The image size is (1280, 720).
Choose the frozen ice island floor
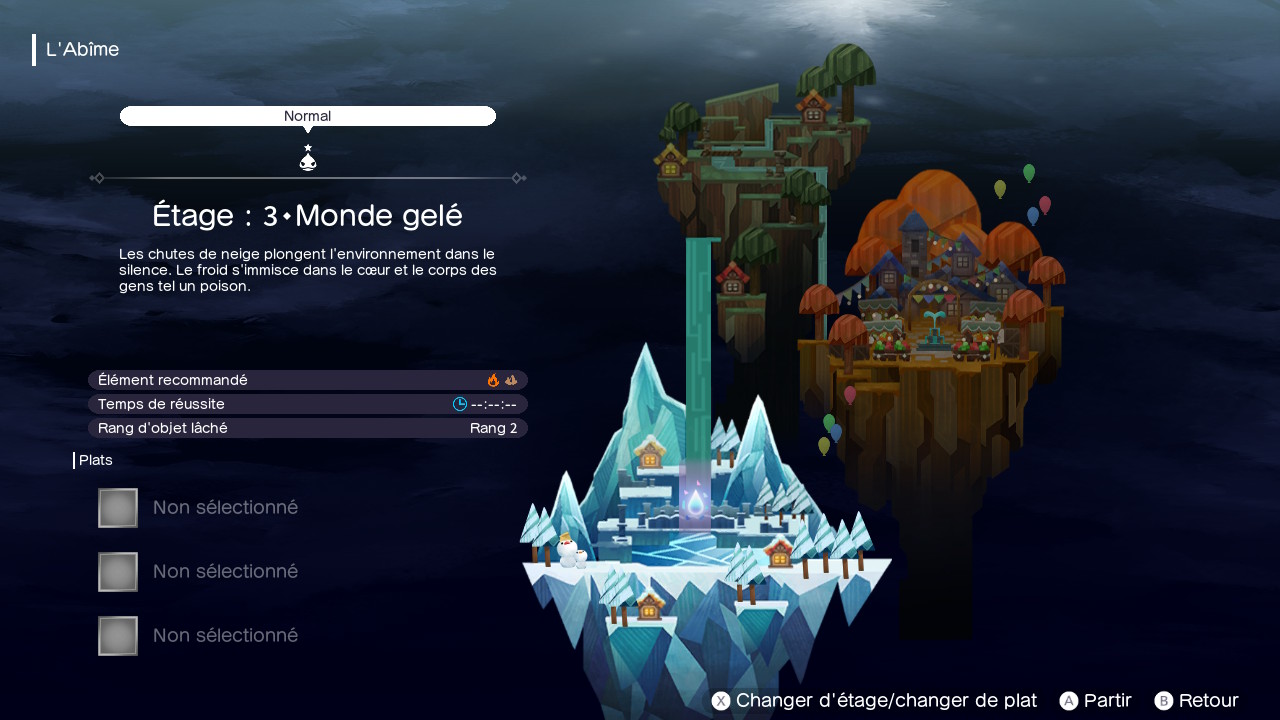pyautogui.click(x=700, y=540)
